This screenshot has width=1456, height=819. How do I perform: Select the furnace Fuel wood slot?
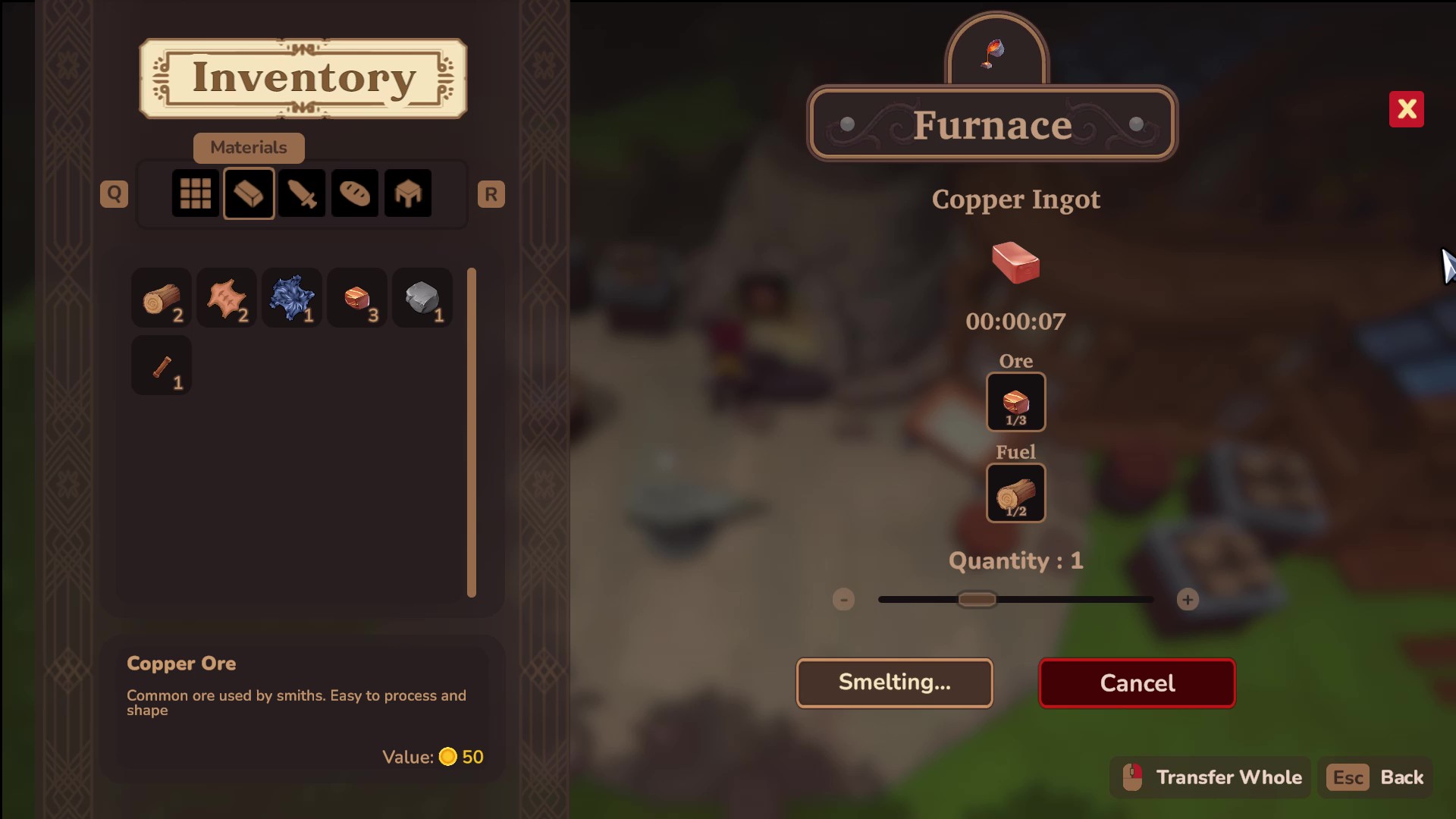coord(1015,493)
